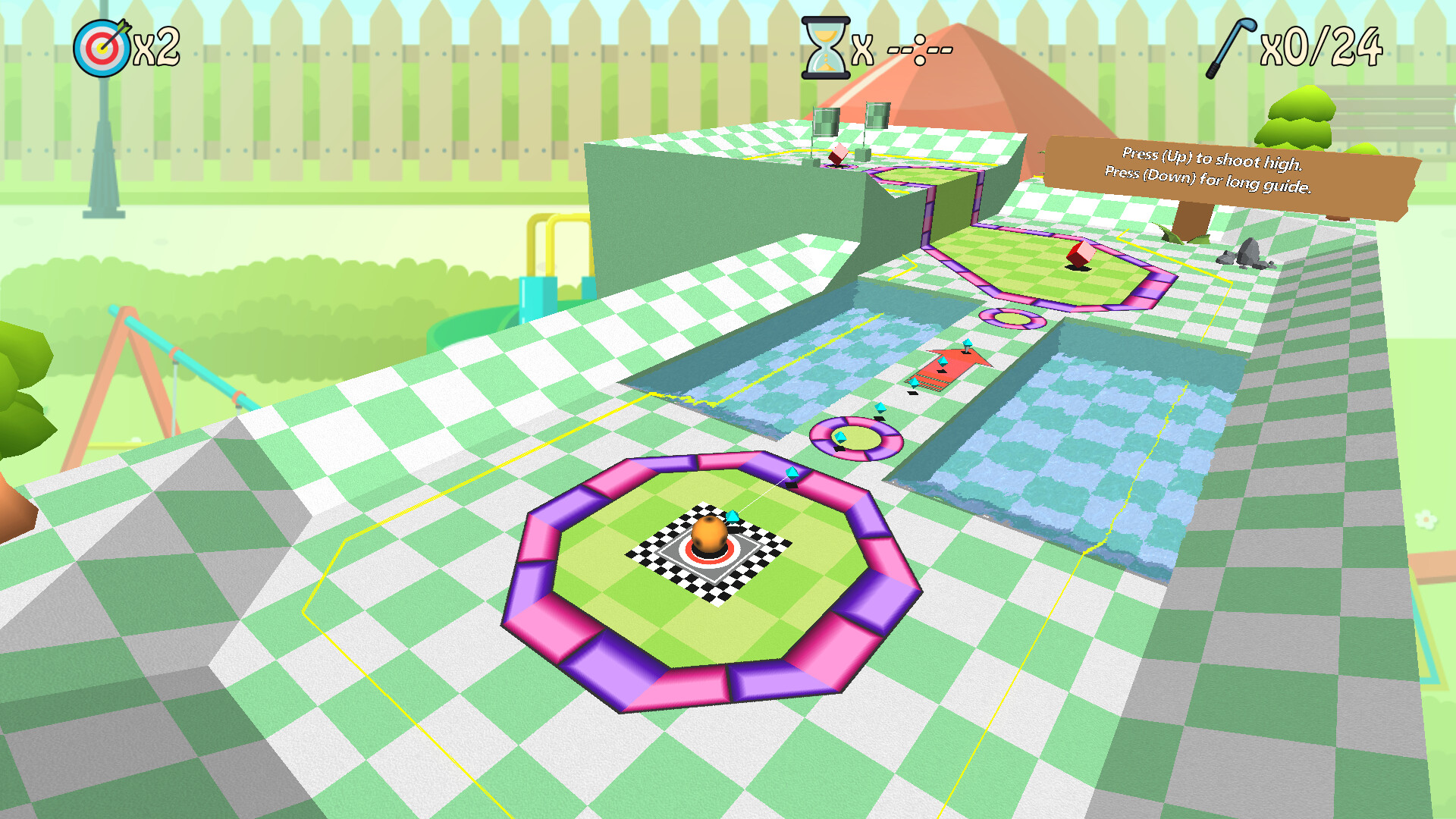The width and height of the screenshot is (1456, 819).
Task: Click the green pipe on the upper platform
Action: (x=825, y=121)
